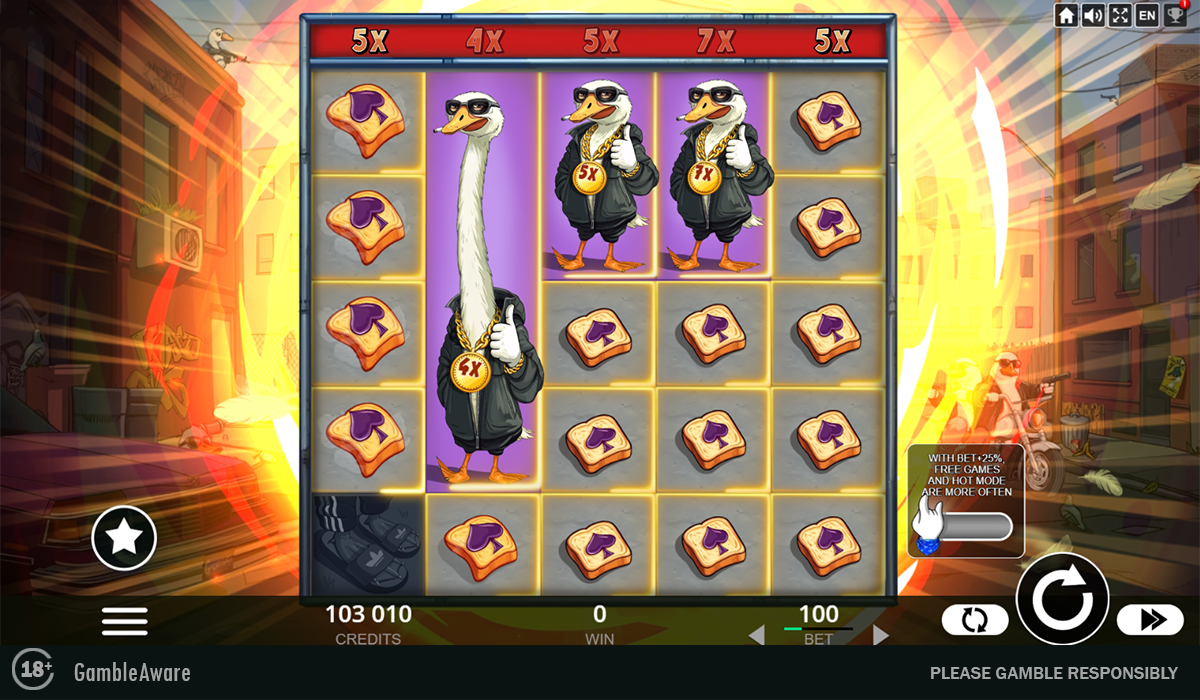Open the star bonus feature button

click(x=124, y=538)
